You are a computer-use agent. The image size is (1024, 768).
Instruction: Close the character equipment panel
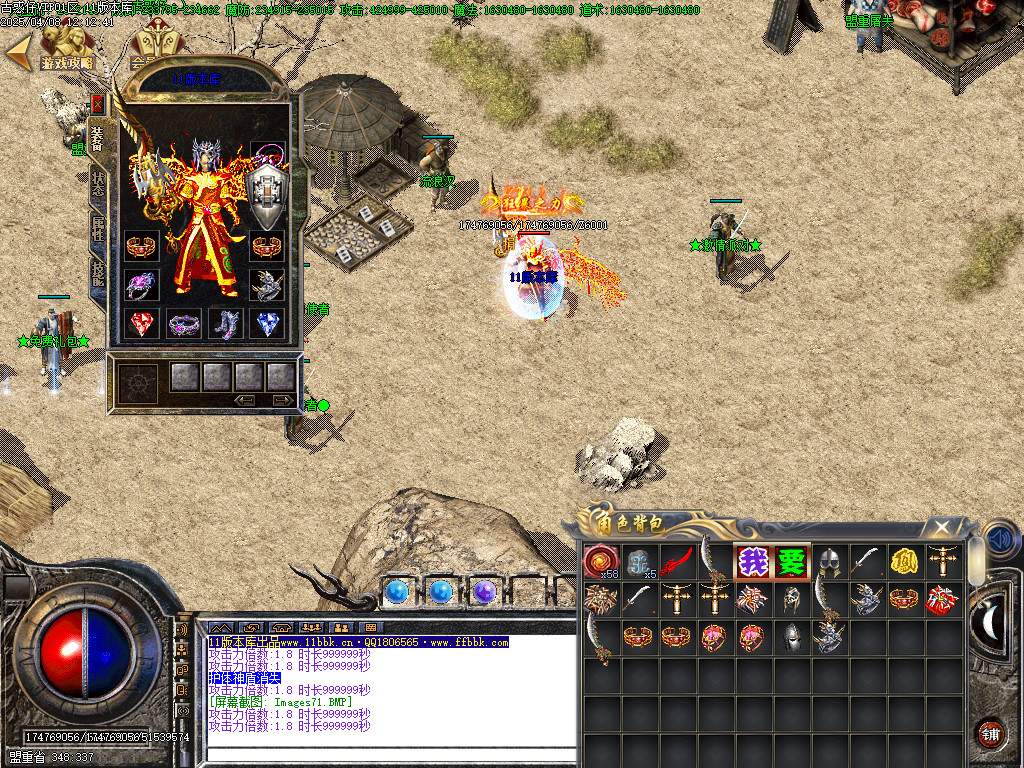pos(97,103)
